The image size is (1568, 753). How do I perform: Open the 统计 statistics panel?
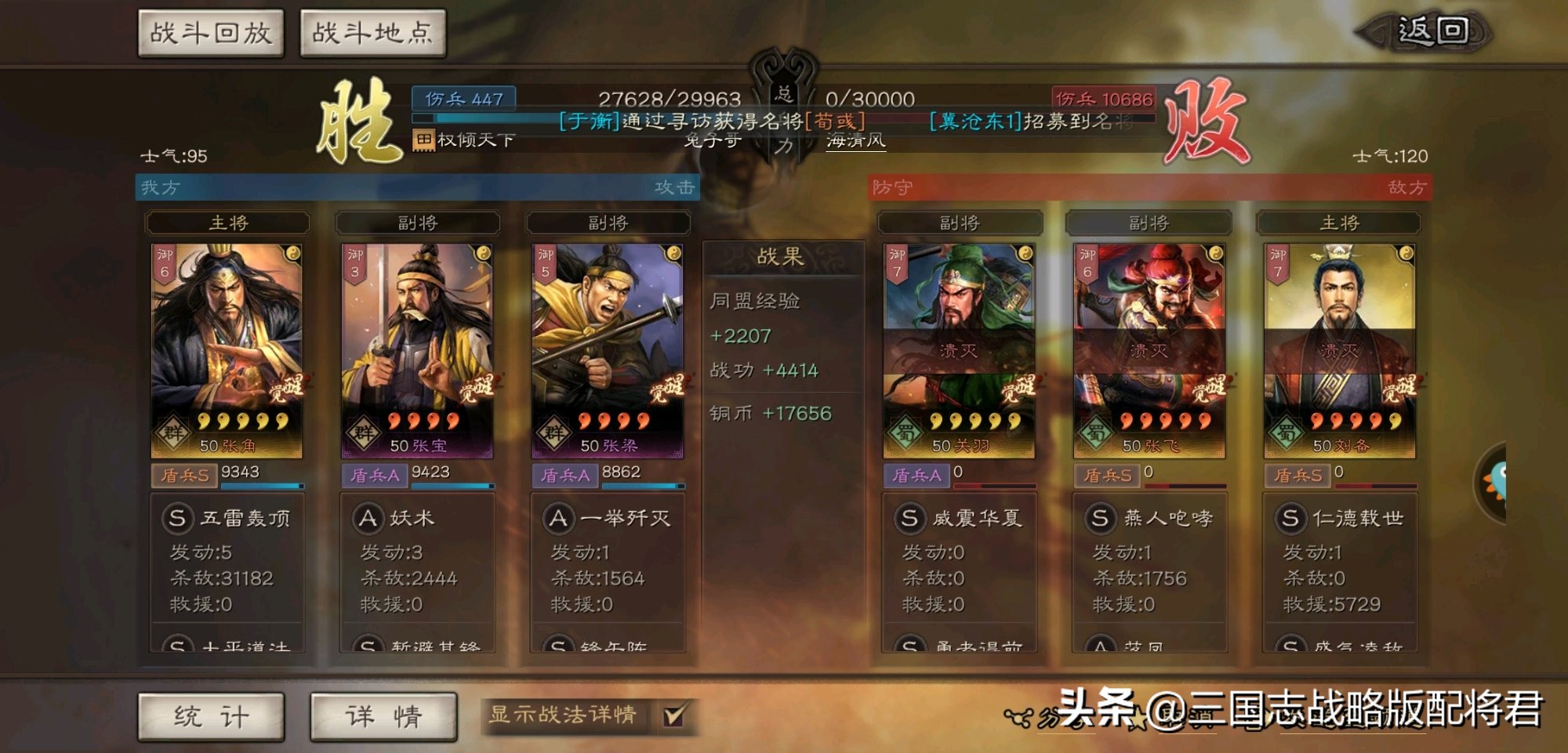(x=210, y=717)
